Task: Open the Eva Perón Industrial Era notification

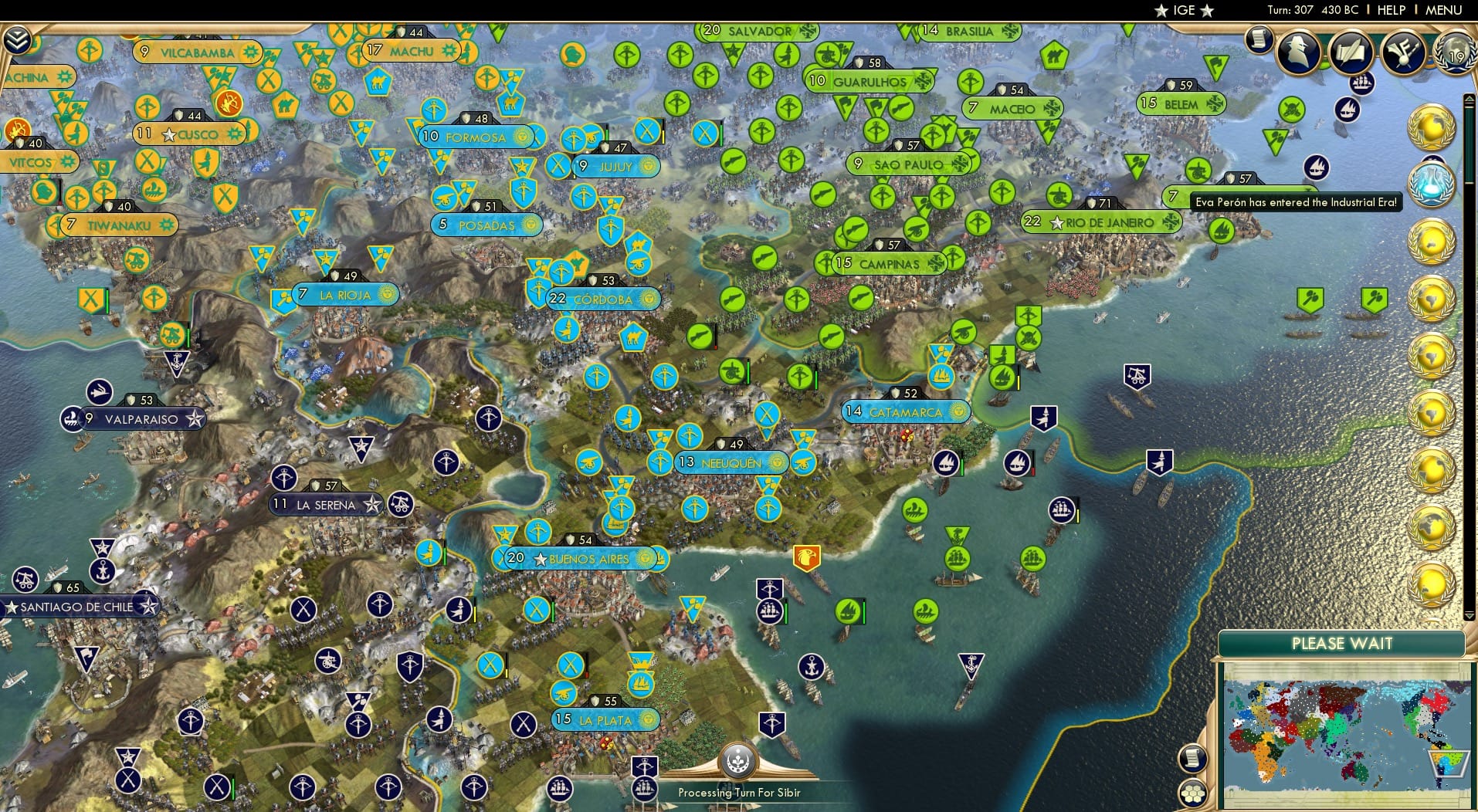Action: (1297, 204)
